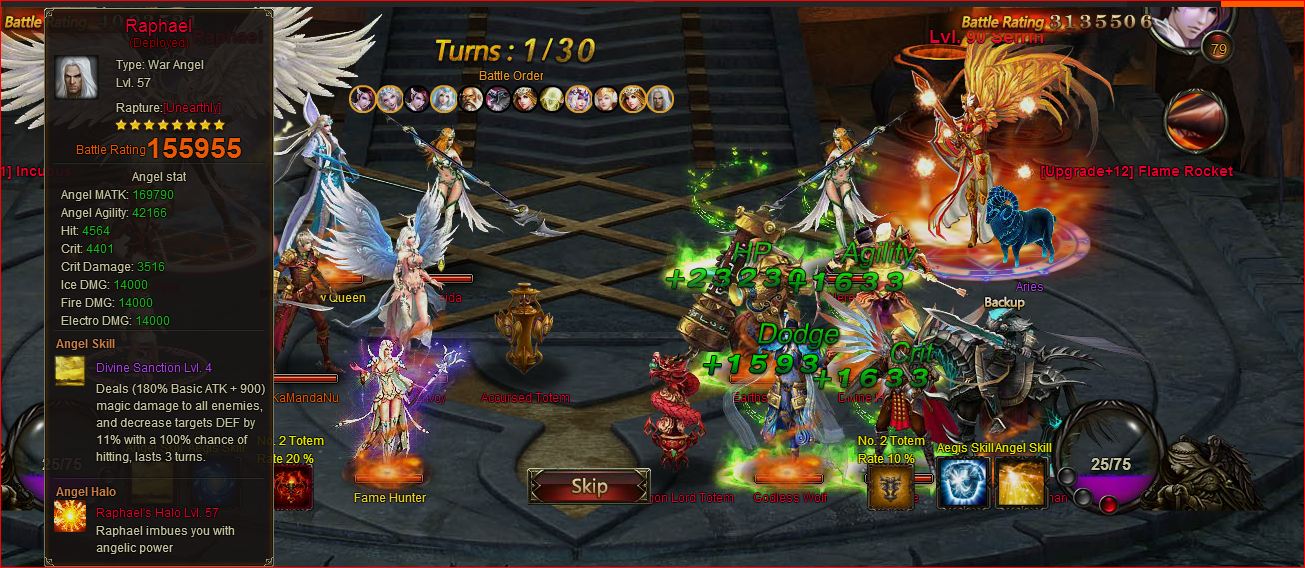Skip the battle animation
The height and width of the screenshot is (568, 1305).
588,487
